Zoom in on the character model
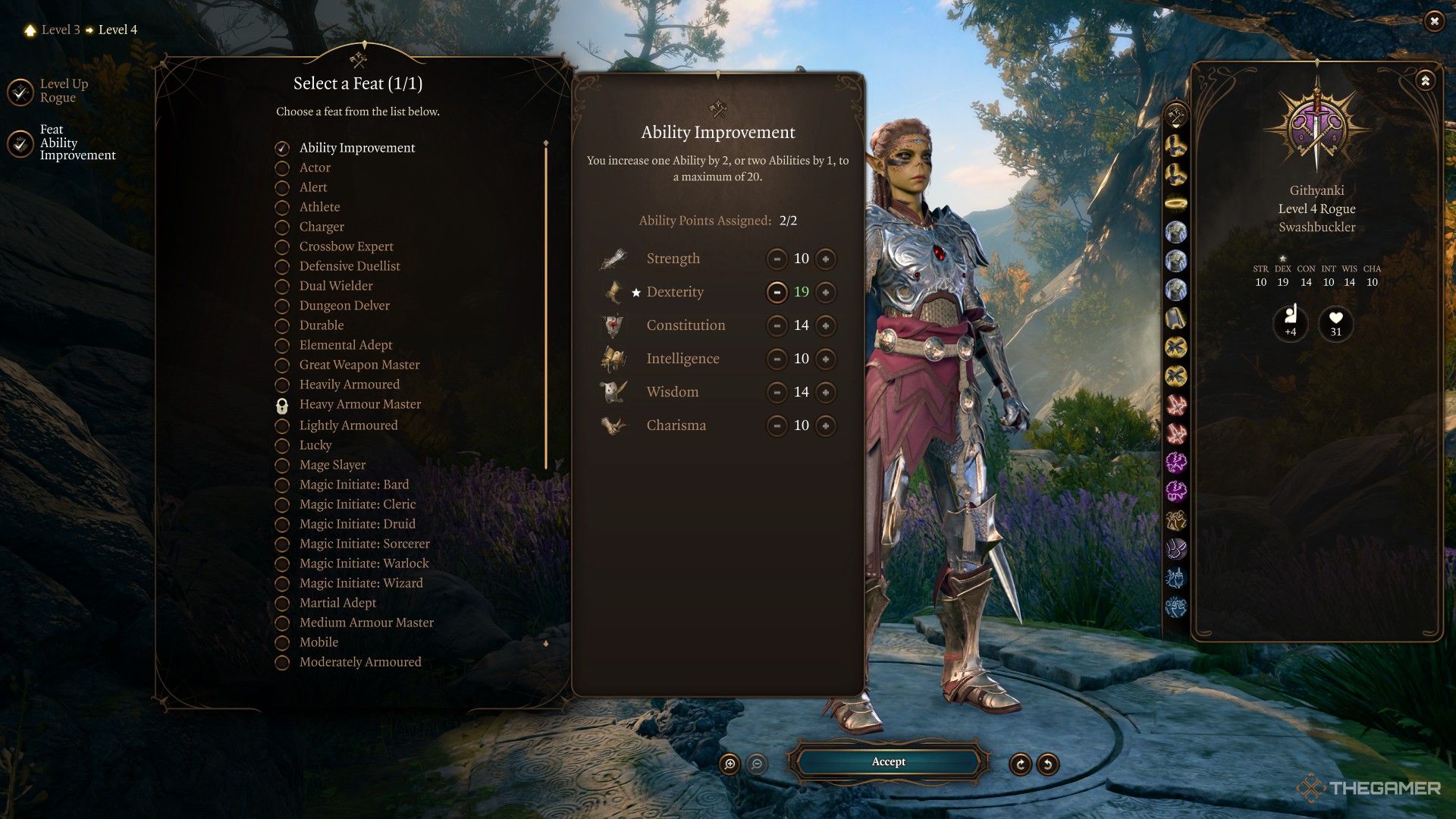This screenshot has width=1456, height=819. point(730,764)
